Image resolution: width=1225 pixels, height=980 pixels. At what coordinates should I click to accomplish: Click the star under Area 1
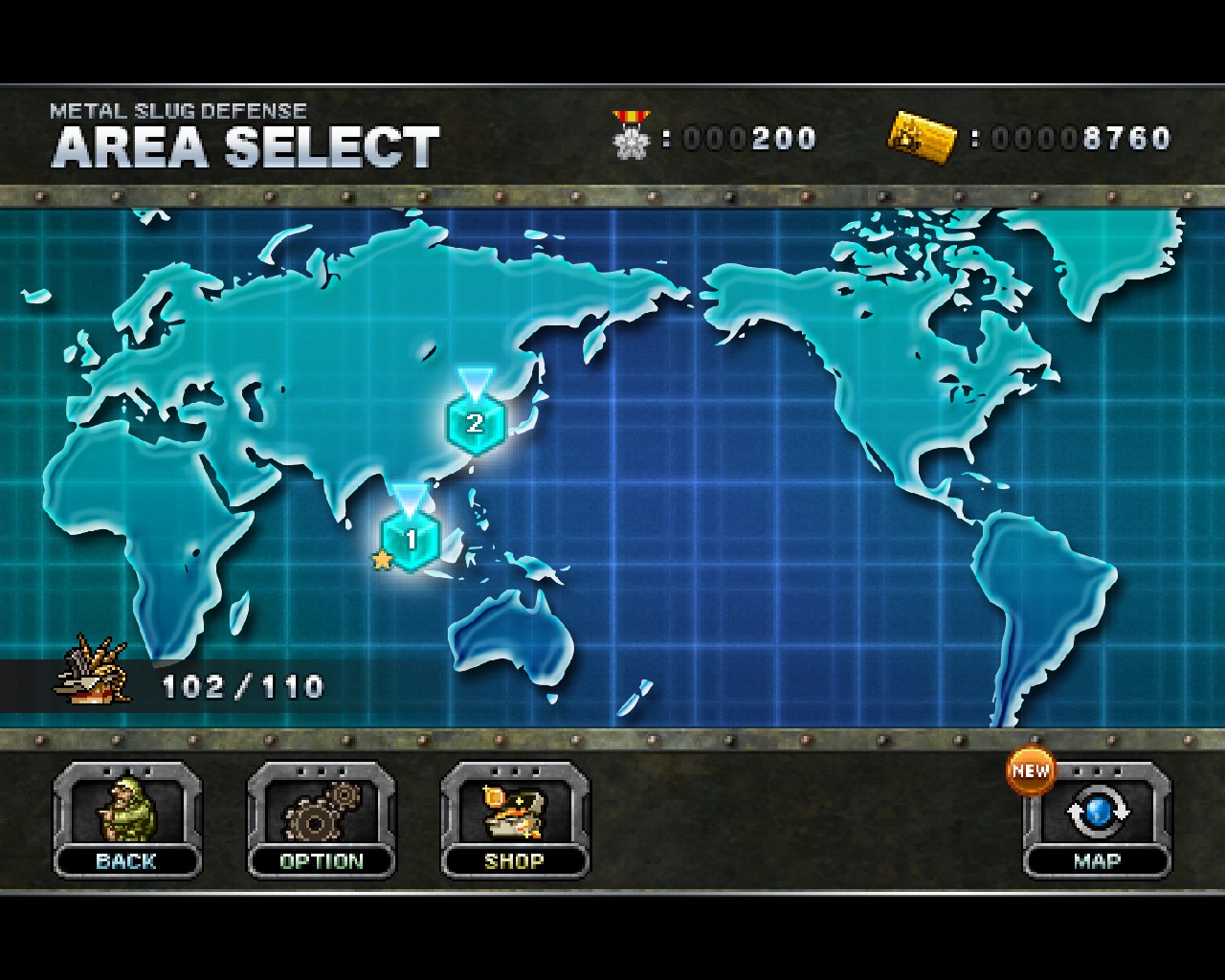point(382,560)
